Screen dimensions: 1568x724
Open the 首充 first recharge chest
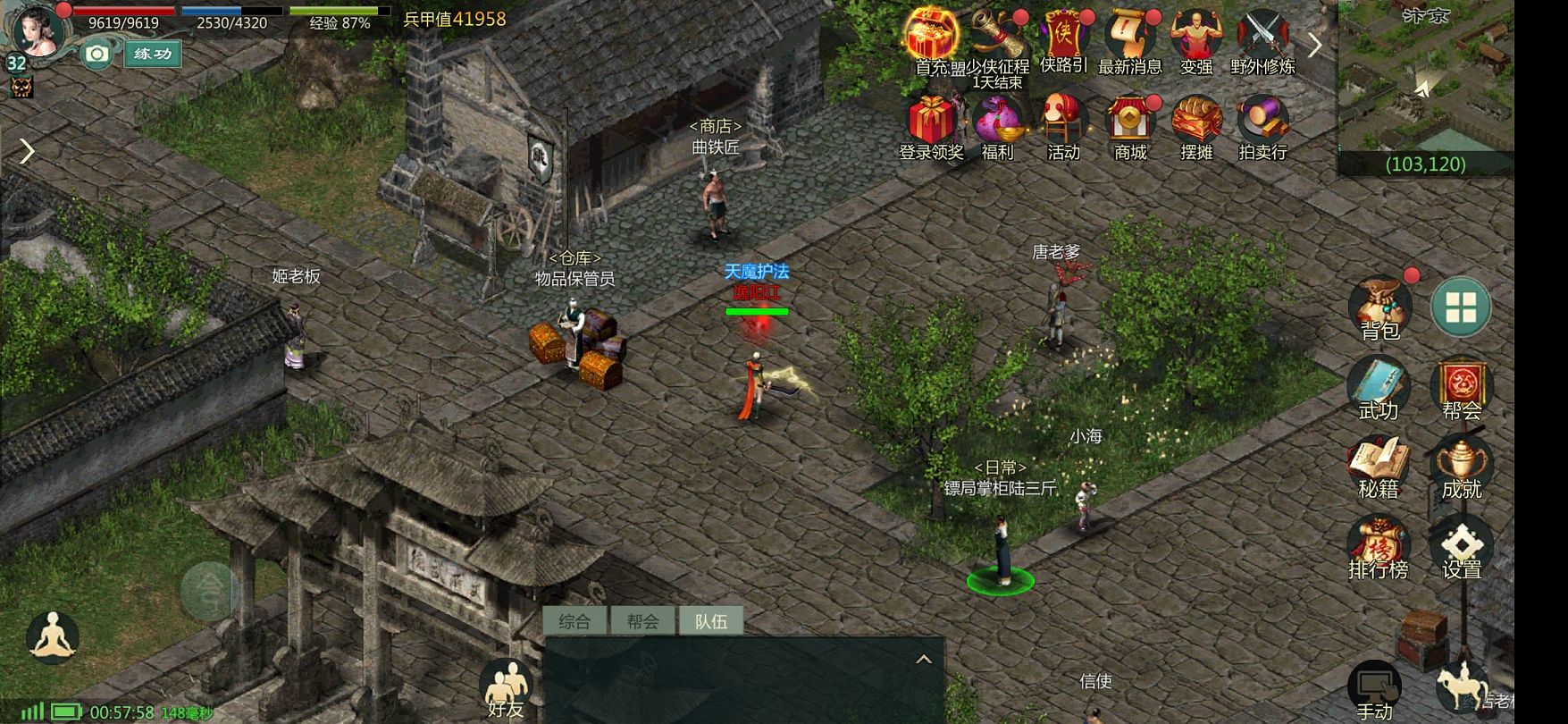931,38
